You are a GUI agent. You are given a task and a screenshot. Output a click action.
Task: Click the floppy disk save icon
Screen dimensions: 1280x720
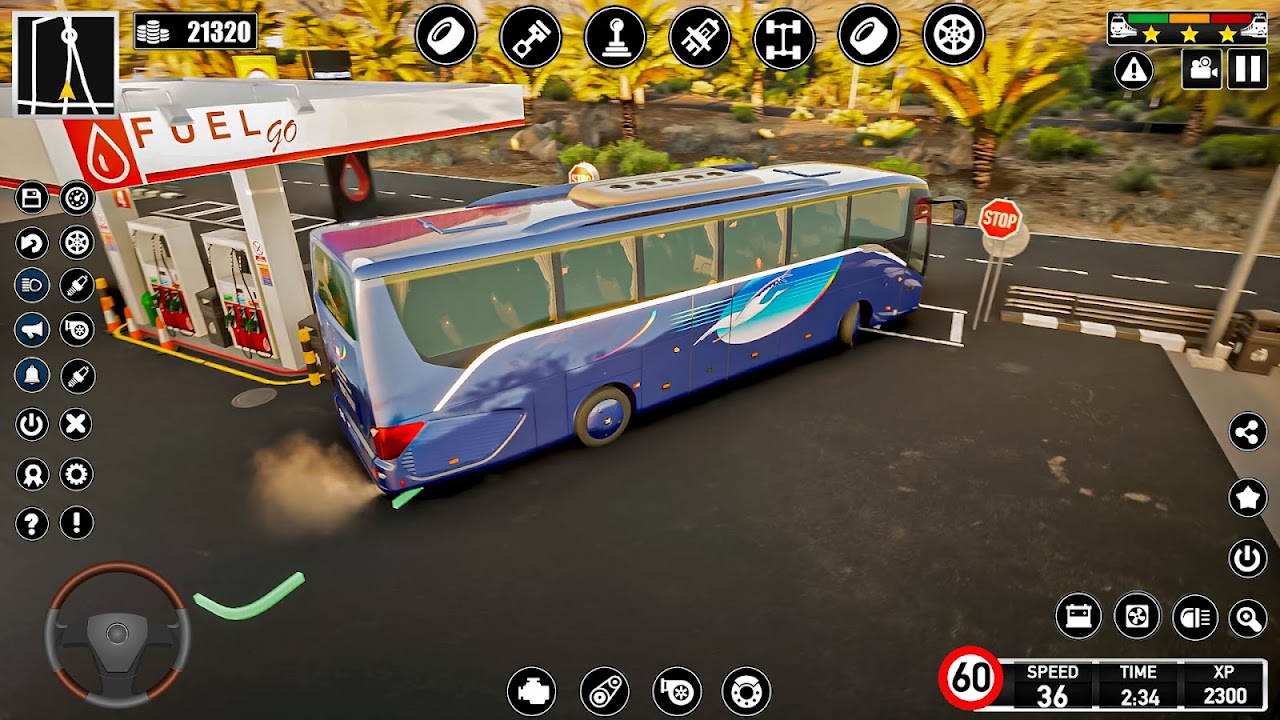32,198
